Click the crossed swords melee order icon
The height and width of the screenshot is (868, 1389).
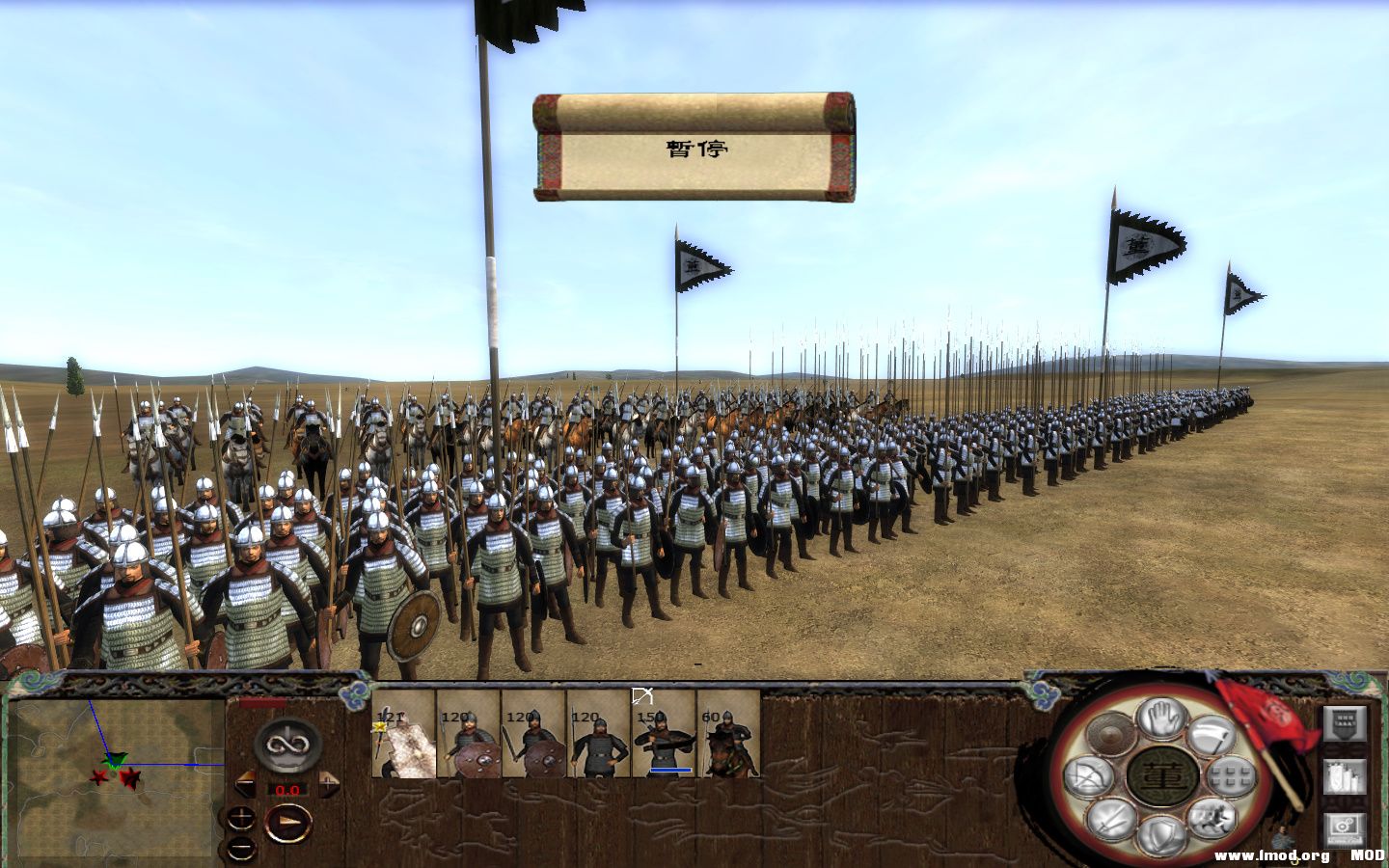coord(1109,818)
